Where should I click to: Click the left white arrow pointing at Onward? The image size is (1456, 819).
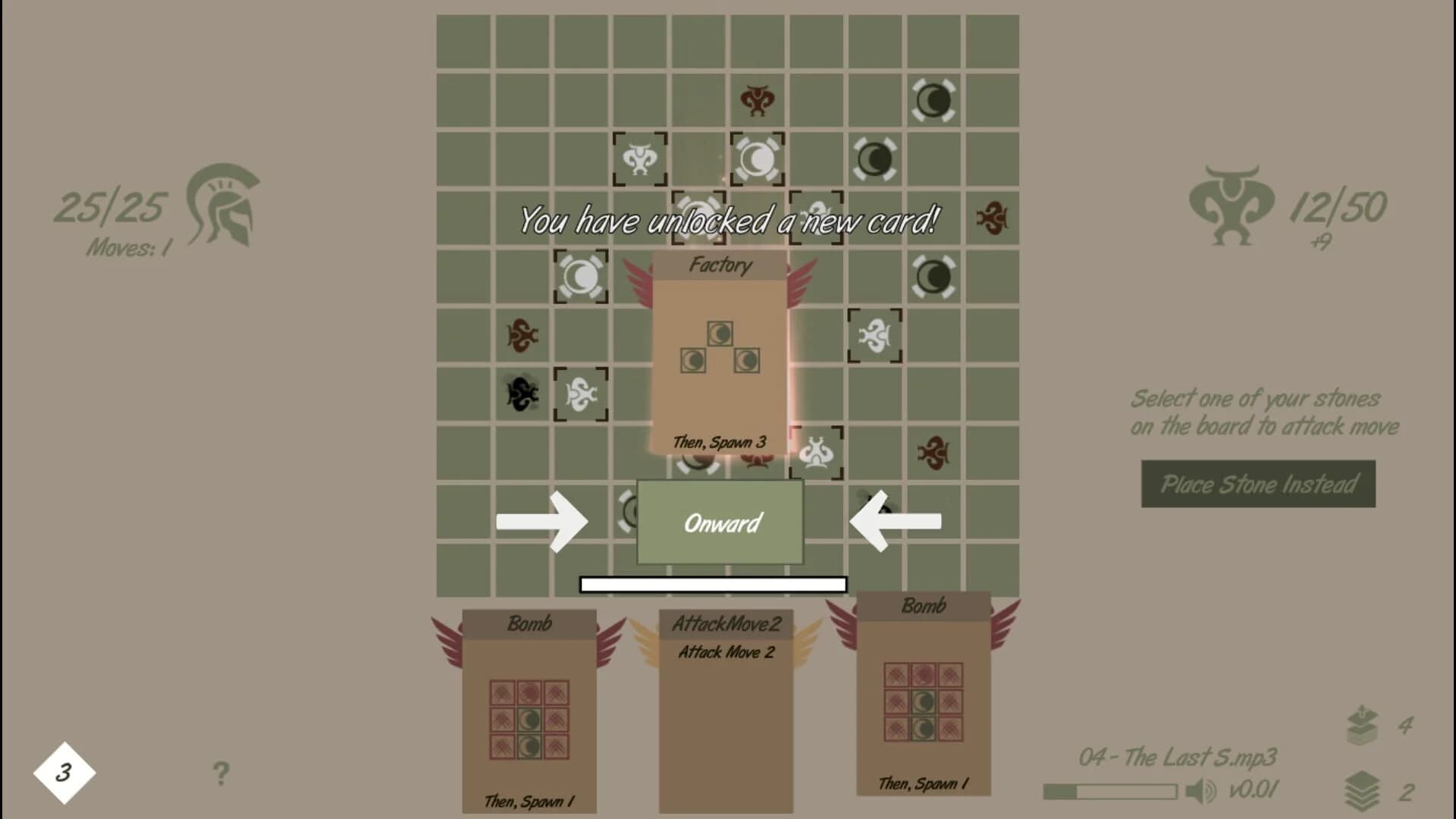[543, 521]
